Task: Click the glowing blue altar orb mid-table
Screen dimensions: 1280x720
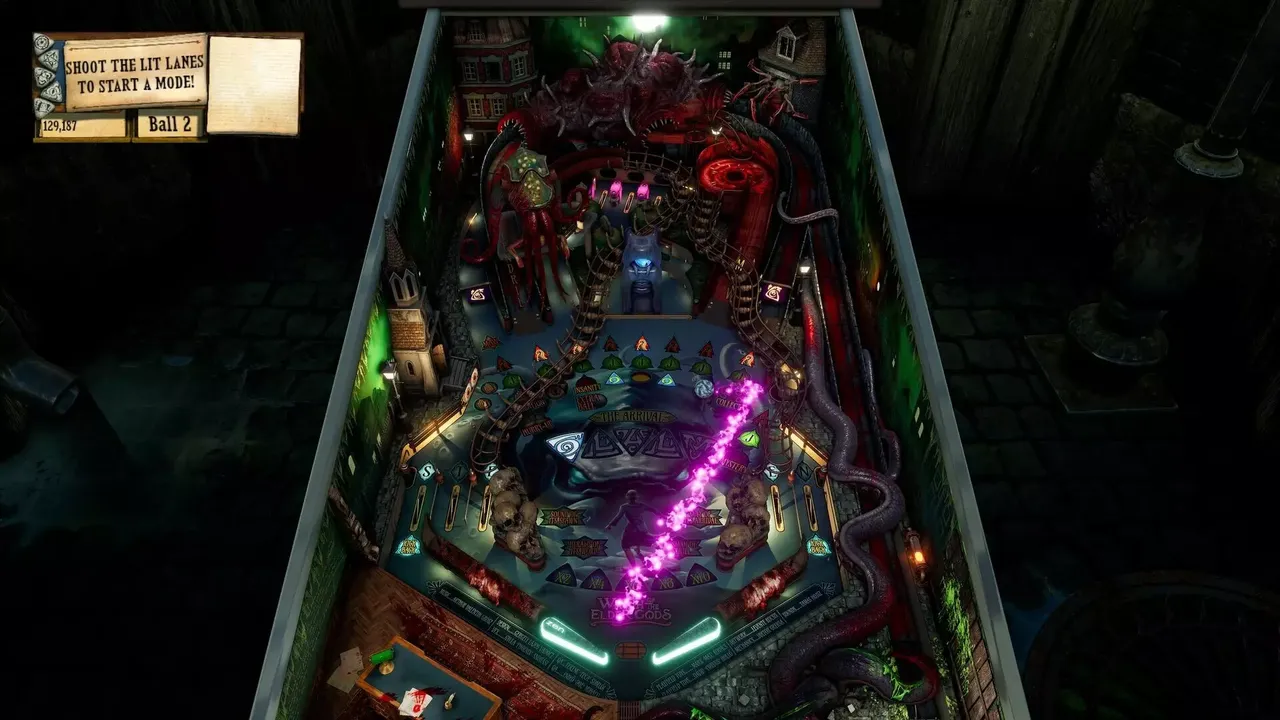Action: [645, 260]
